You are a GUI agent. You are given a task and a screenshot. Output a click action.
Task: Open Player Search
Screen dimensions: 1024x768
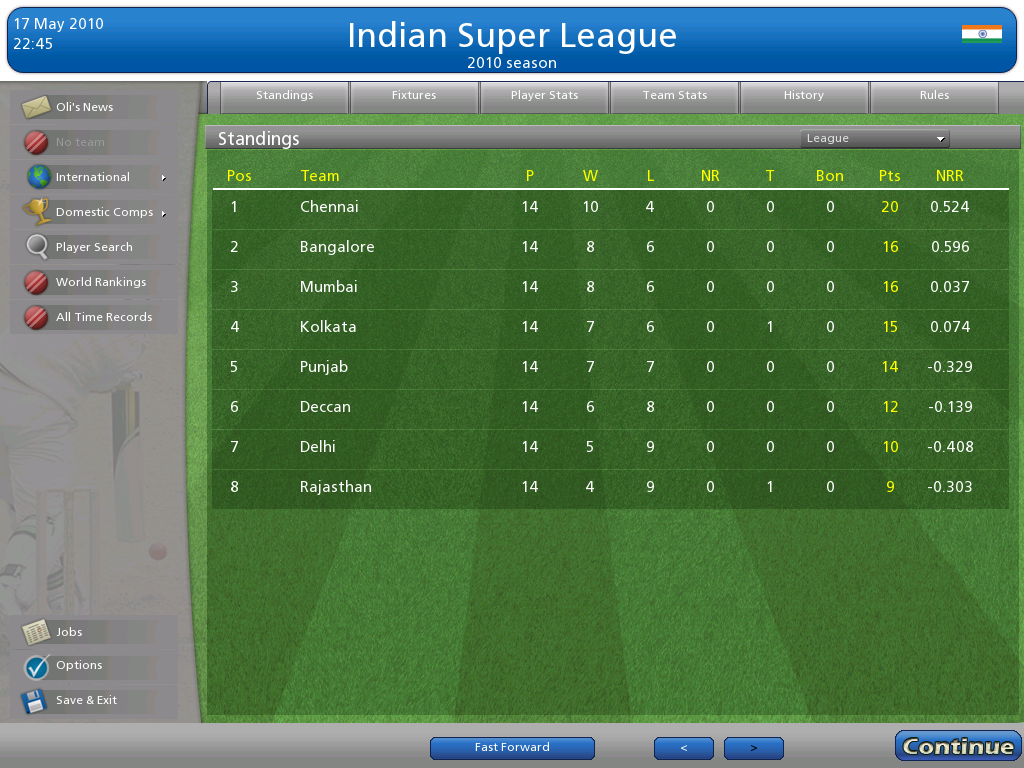click(94, 247)
